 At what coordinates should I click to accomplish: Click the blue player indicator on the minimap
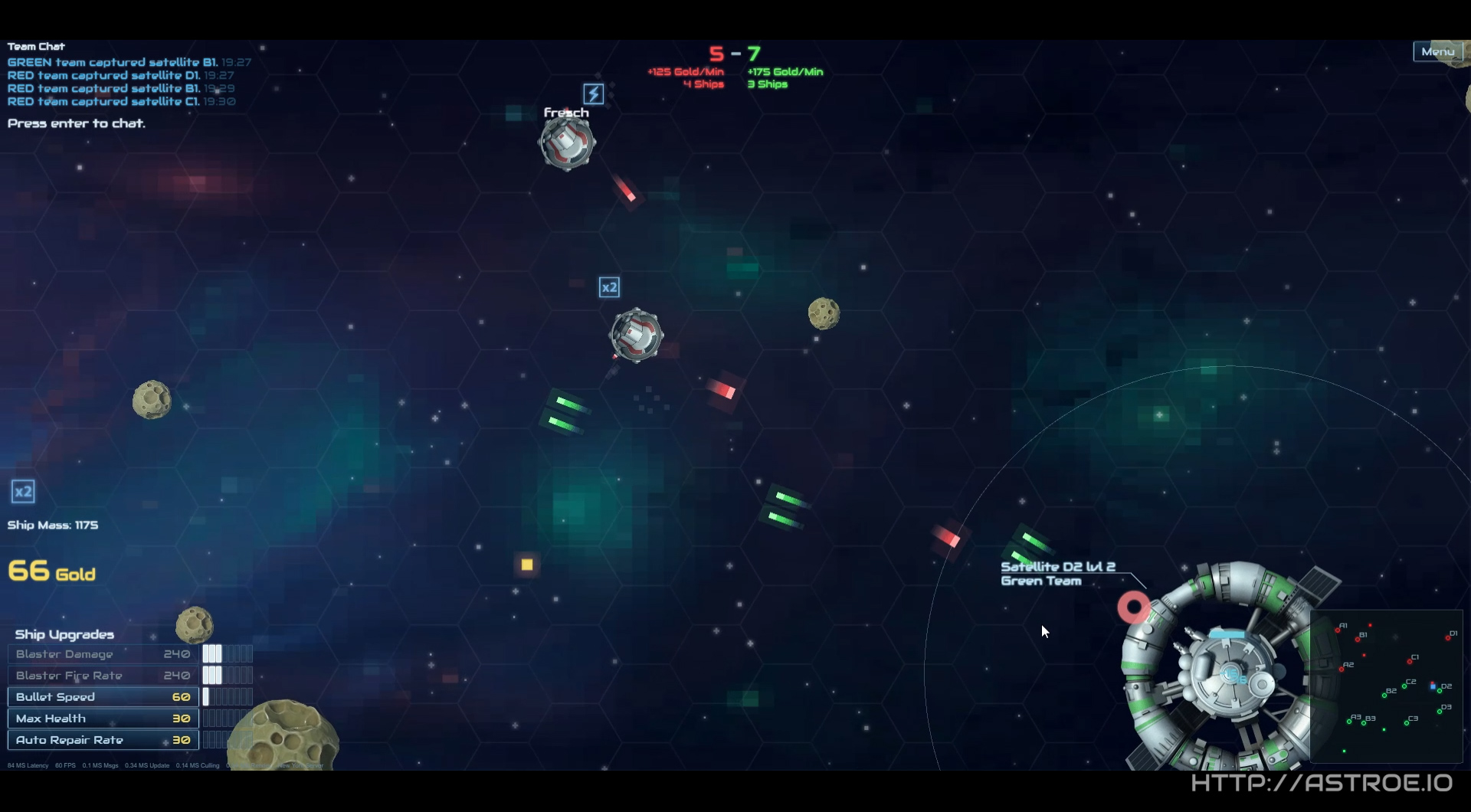pyautogui.click(x=1433, y=687)
